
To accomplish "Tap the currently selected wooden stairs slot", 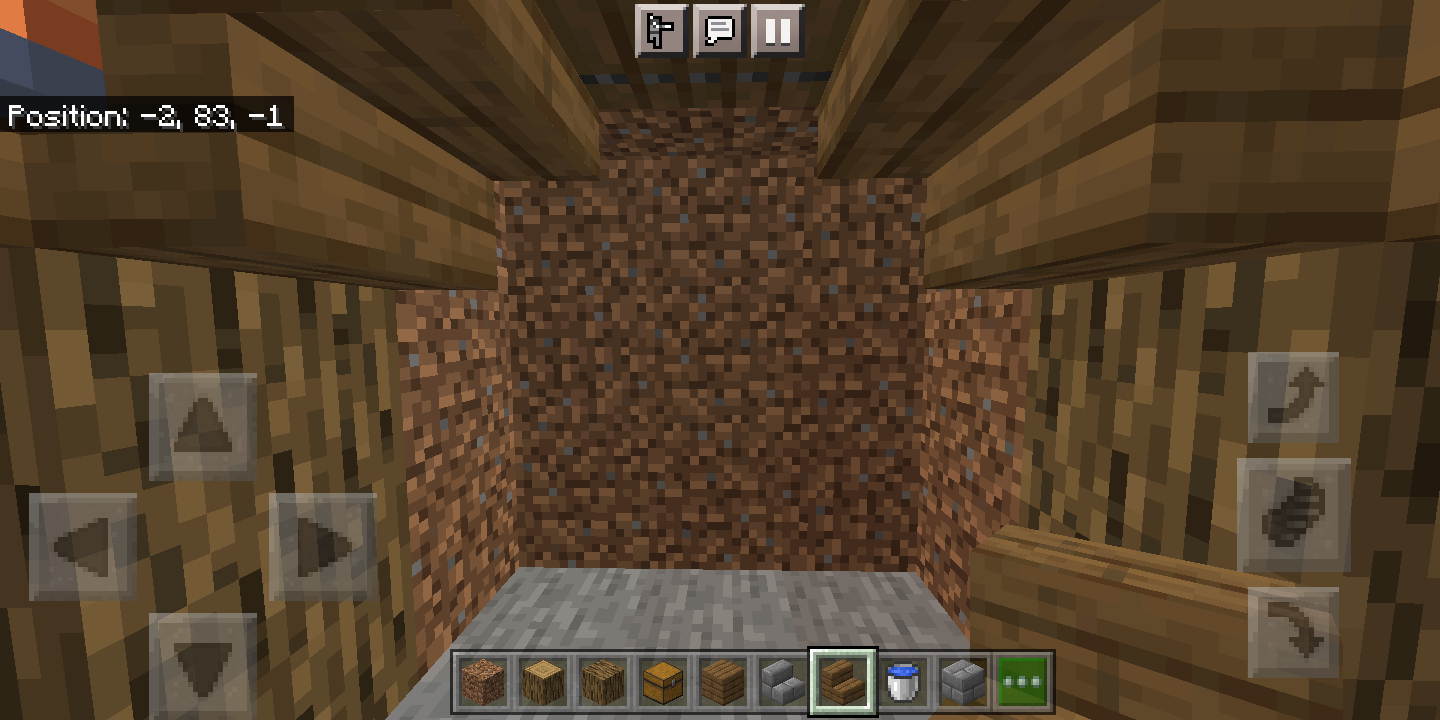I will pos(845,683).
